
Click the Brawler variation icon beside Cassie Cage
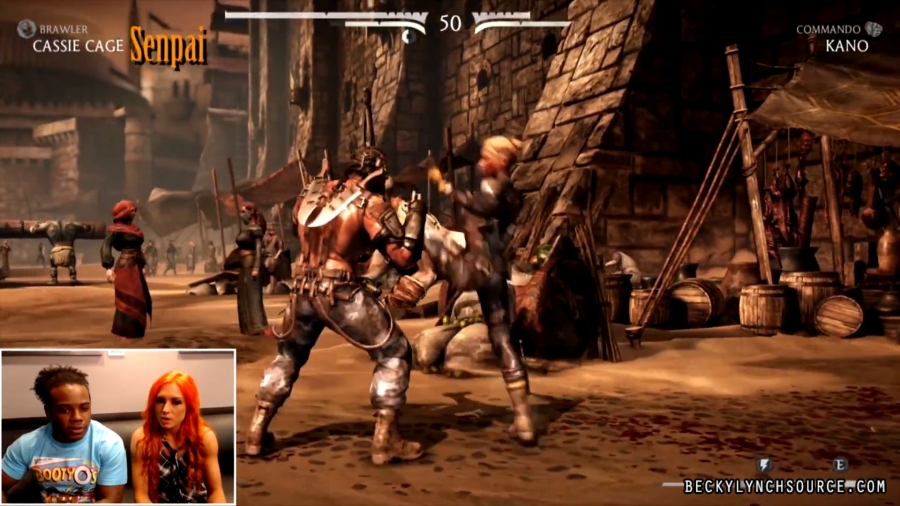tap(25, 29)
